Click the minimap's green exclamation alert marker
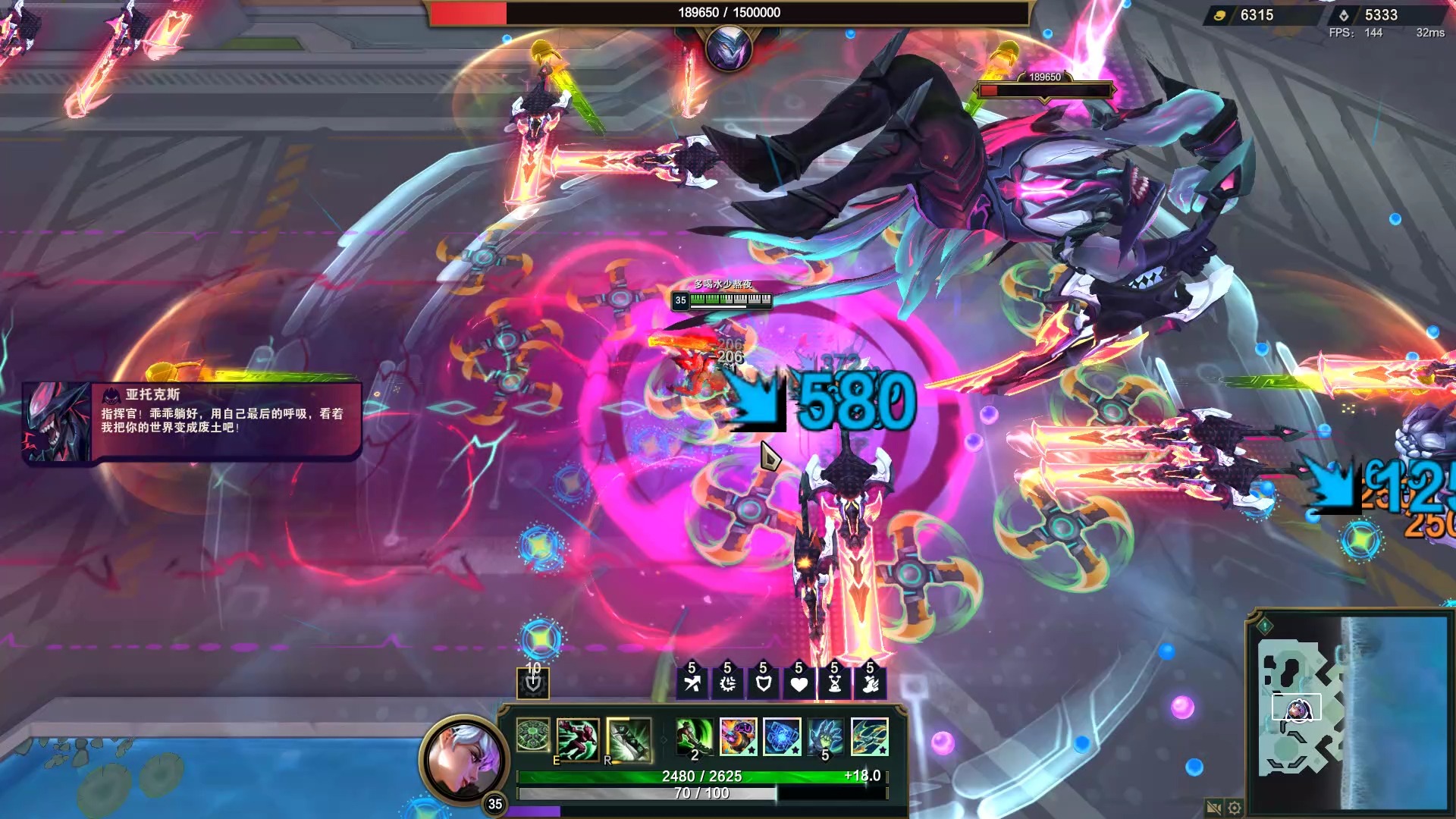 1265,626
